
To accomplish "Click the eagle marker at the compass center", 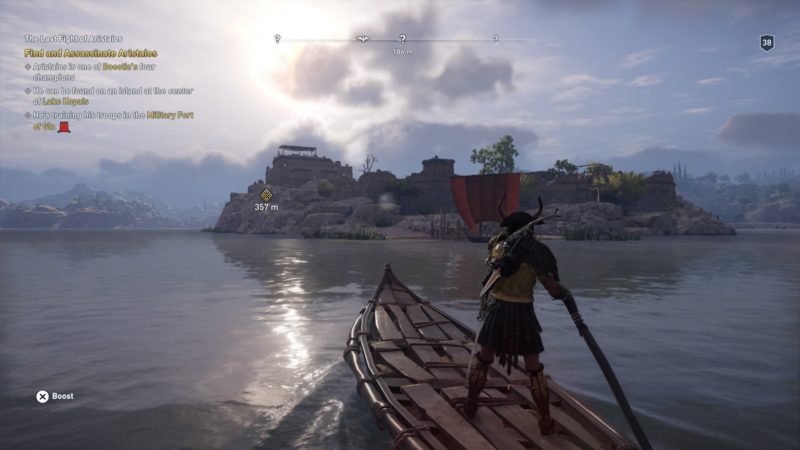I will tap(364, 39).
